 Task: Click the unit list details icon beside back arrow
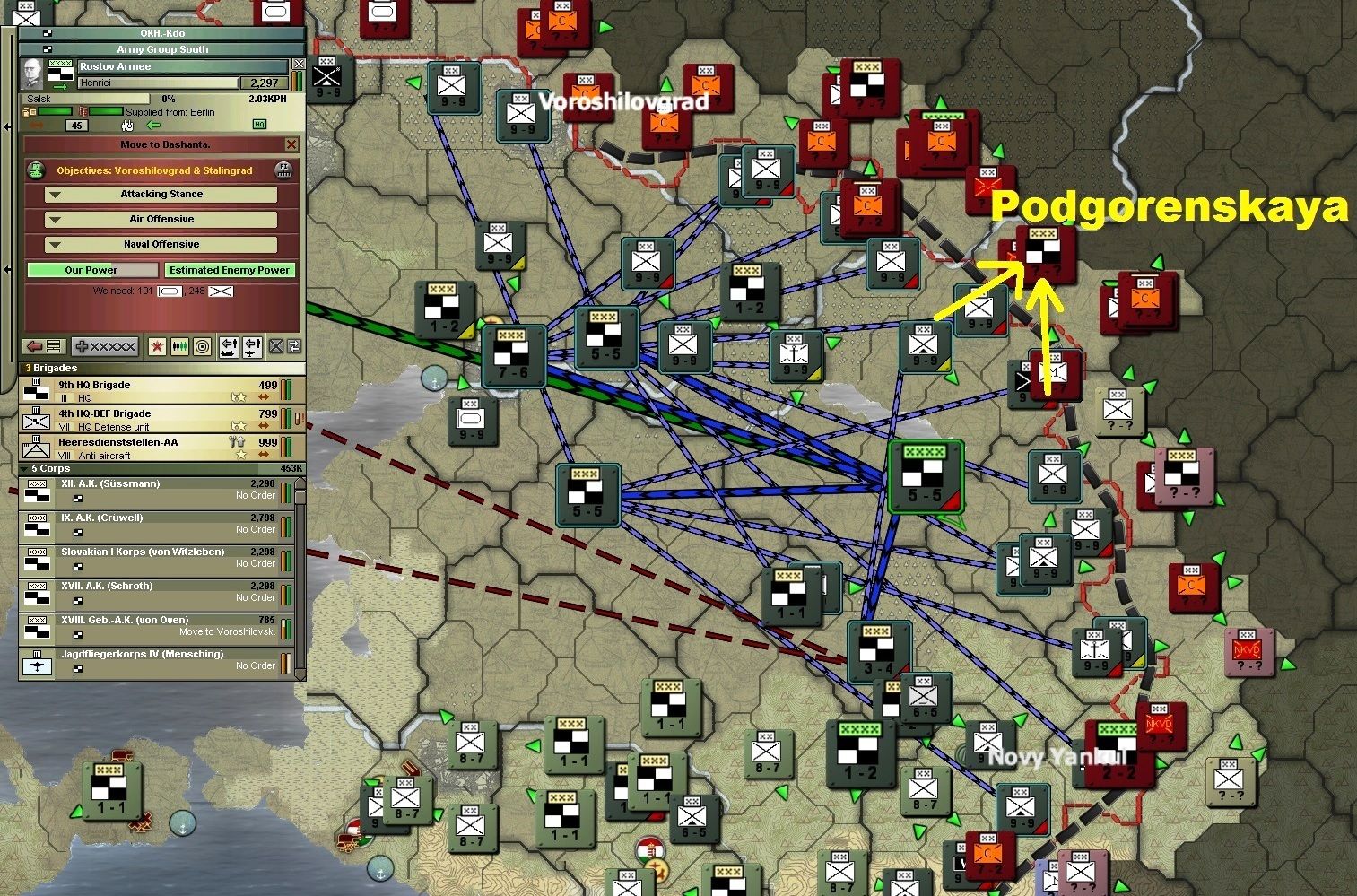pos(52,346)
